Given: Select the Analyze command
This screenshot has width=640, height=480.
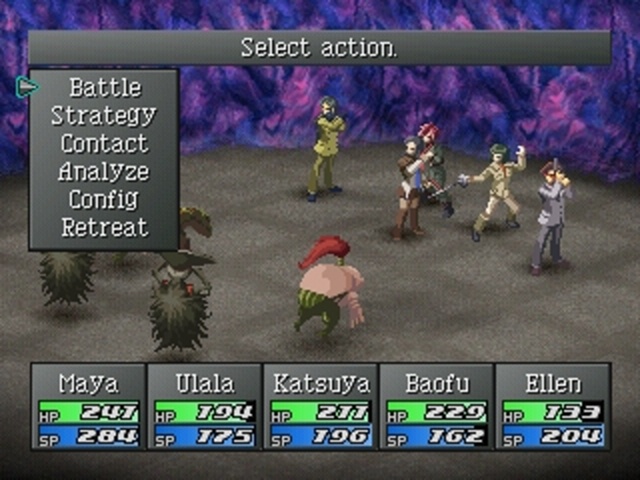Looking at the screenshot, I should coord(104,172).
